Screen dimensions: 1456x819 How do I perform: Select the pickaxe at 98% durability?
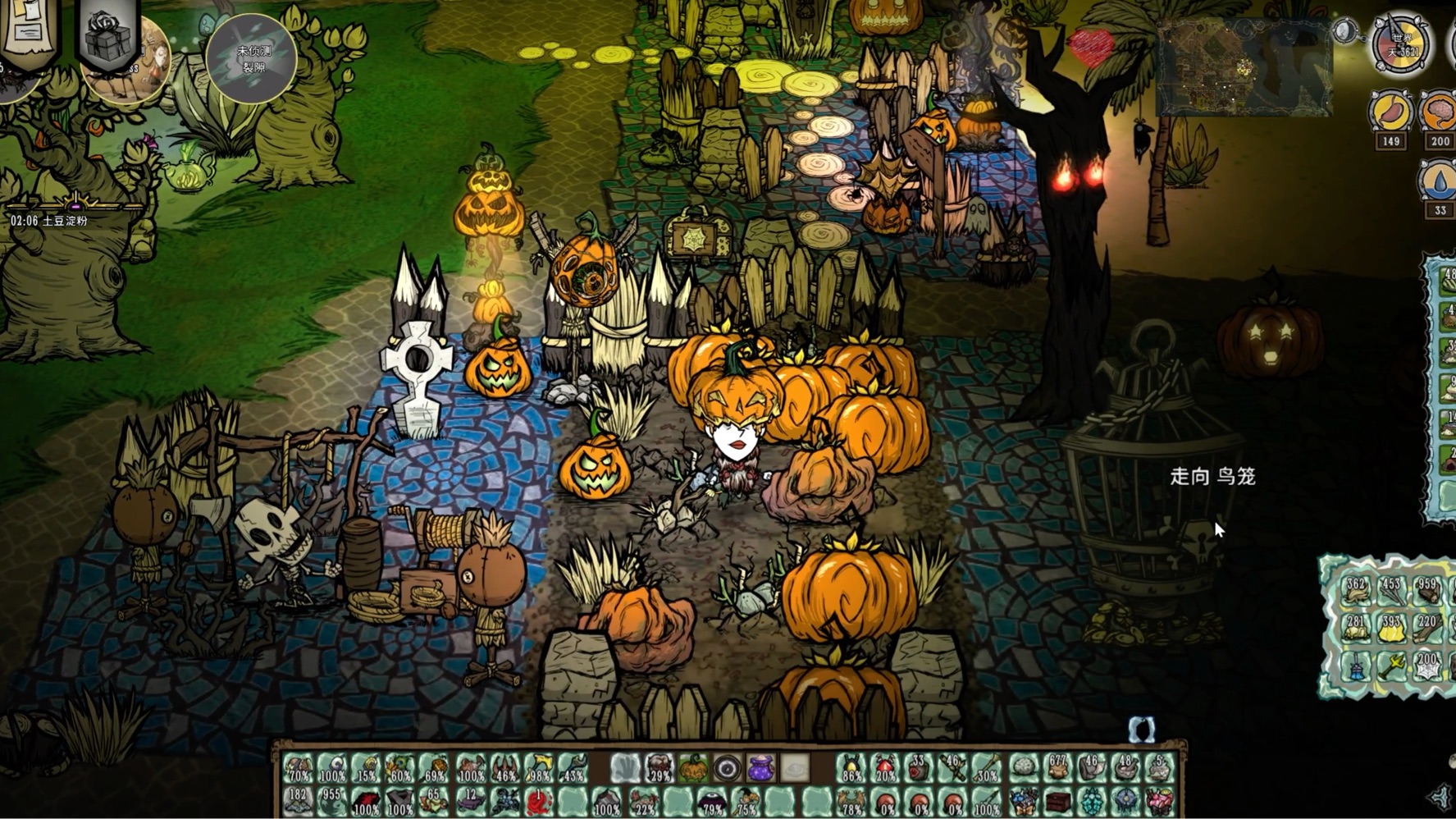click(540, 769)
